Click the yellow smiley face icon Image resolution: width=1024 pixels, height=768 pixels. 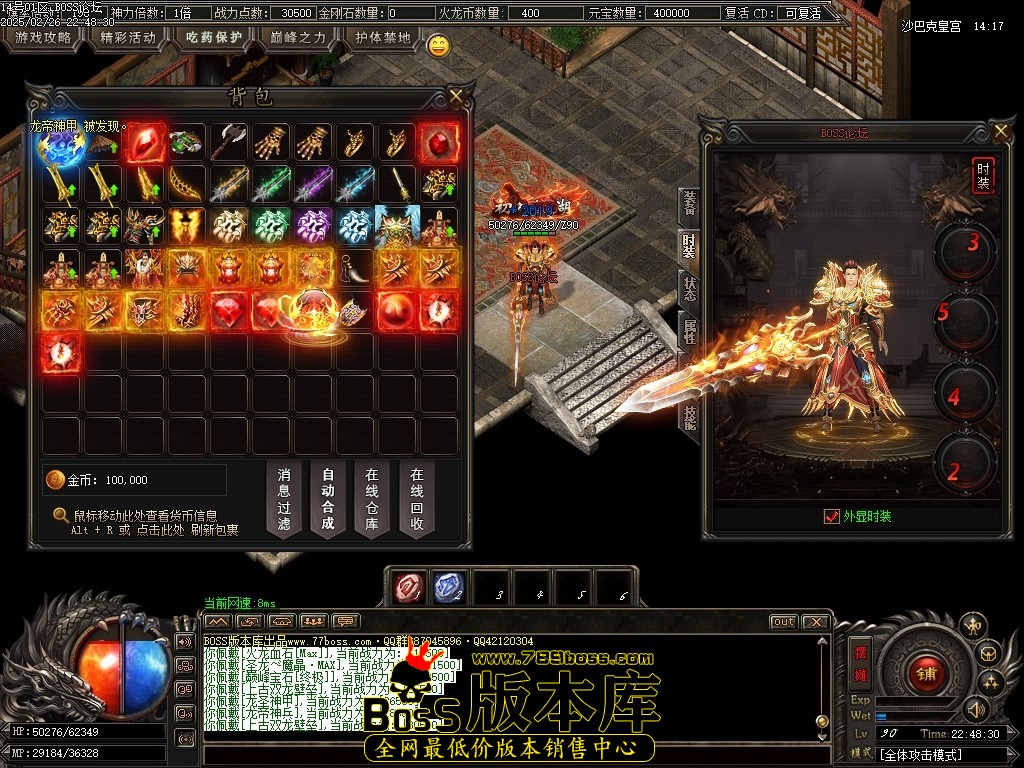(x=438, y=45)
